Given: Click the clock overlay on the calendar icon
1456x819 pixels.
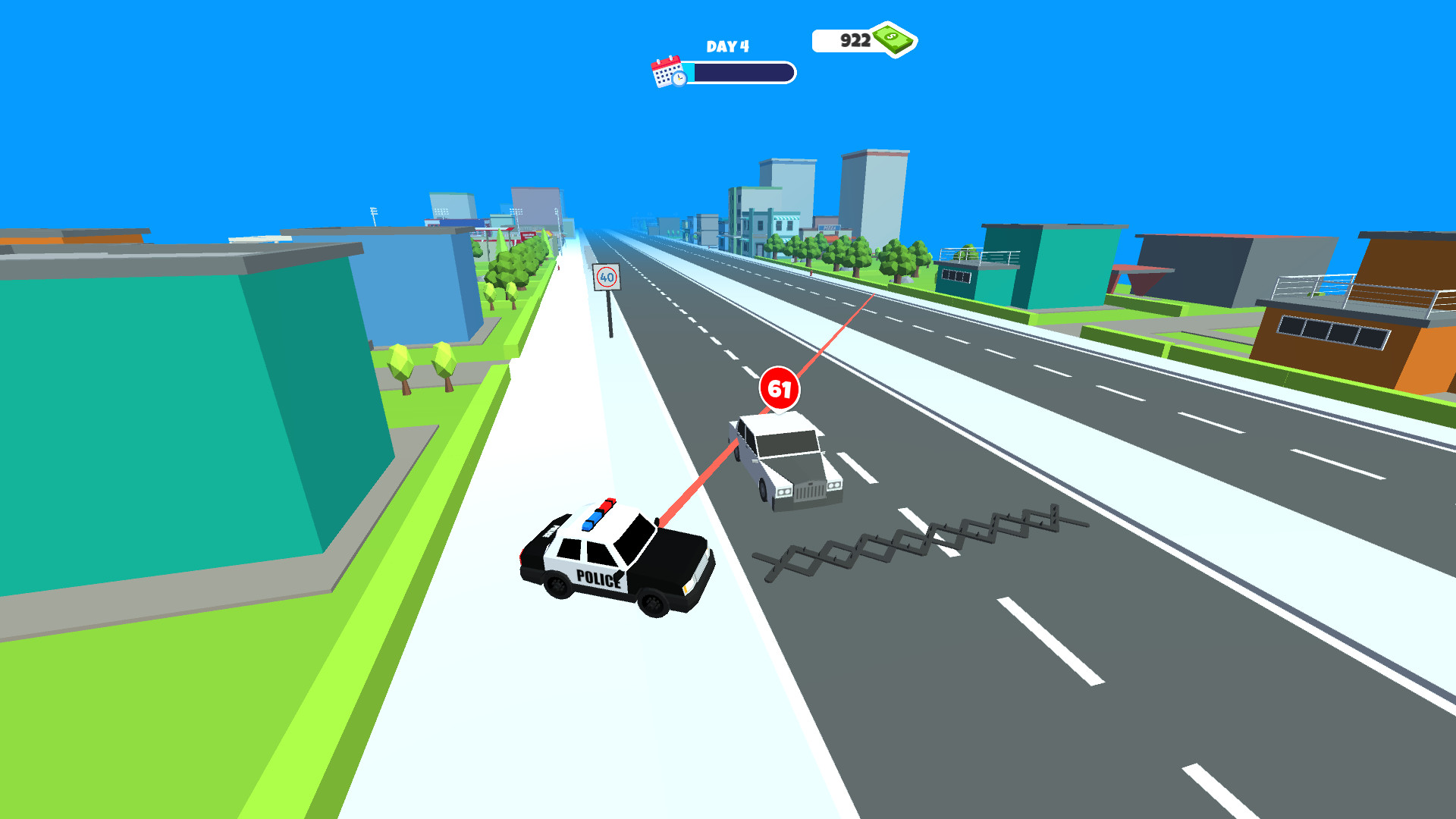Looking at the screenshot, I should (679, 80).
